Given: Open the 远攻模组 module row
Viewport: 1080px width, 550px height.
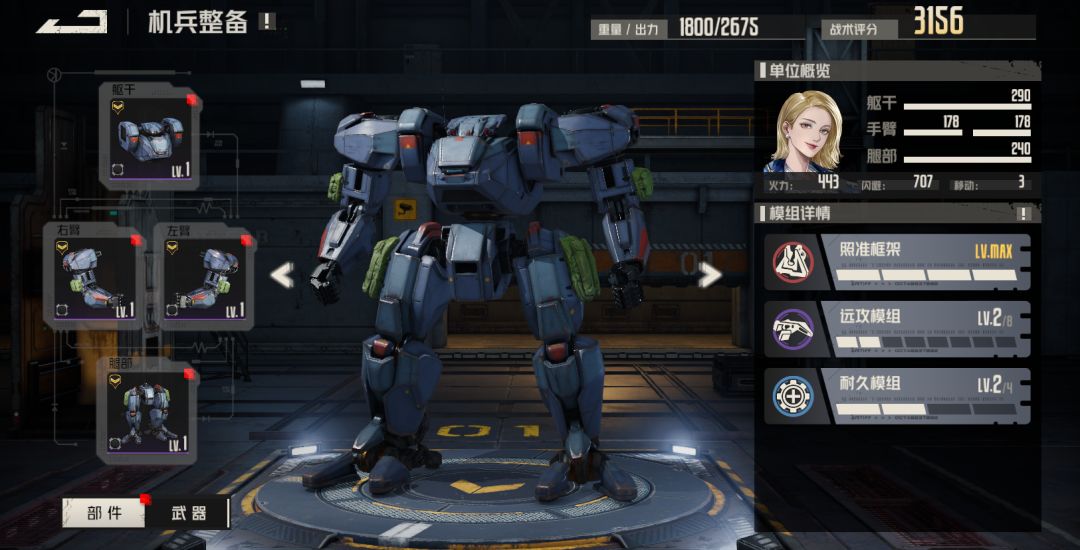Looking at the screenshot, I should [897, 329].
